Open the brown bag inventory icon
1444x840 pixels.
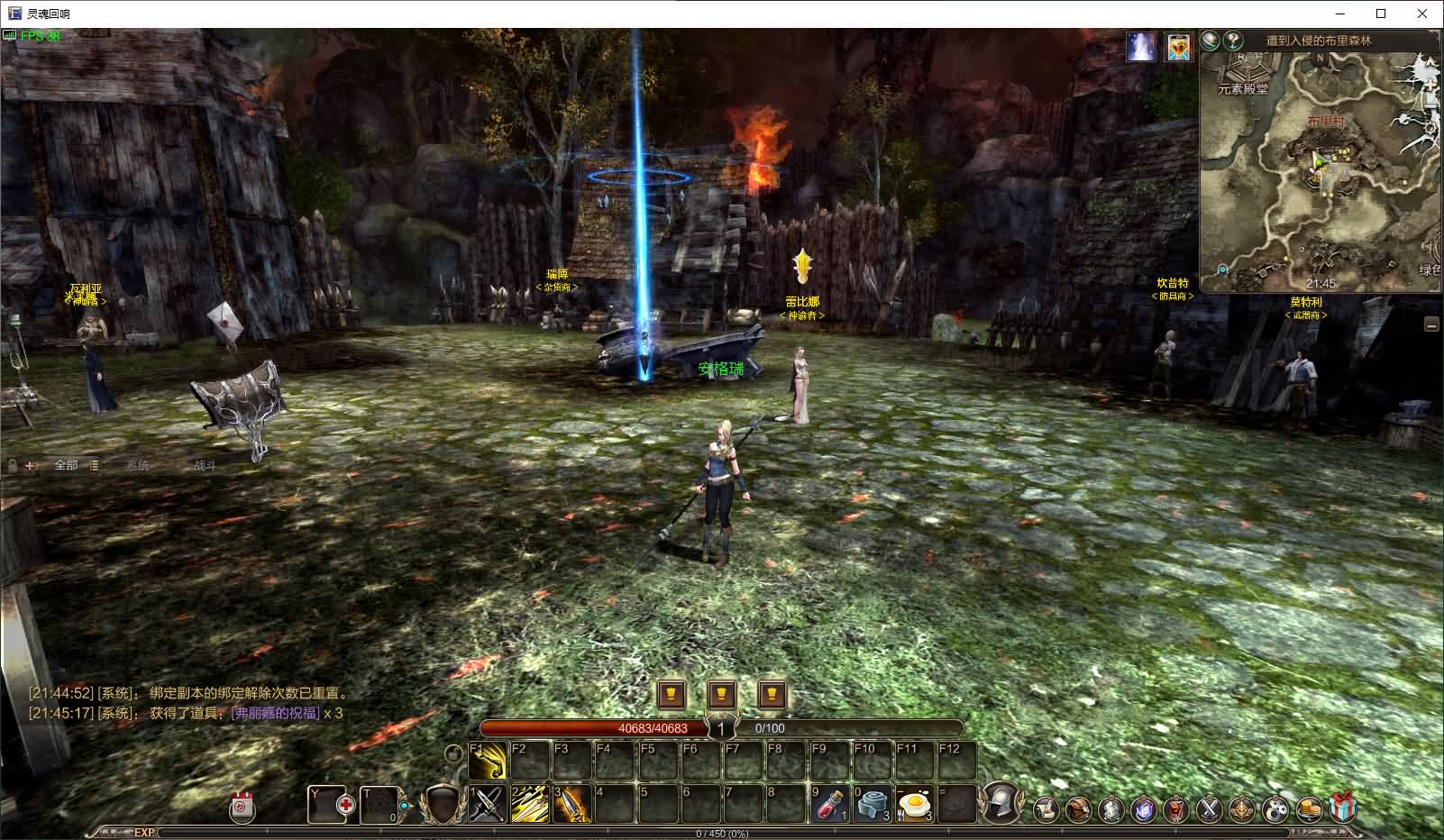[1078, 809]
